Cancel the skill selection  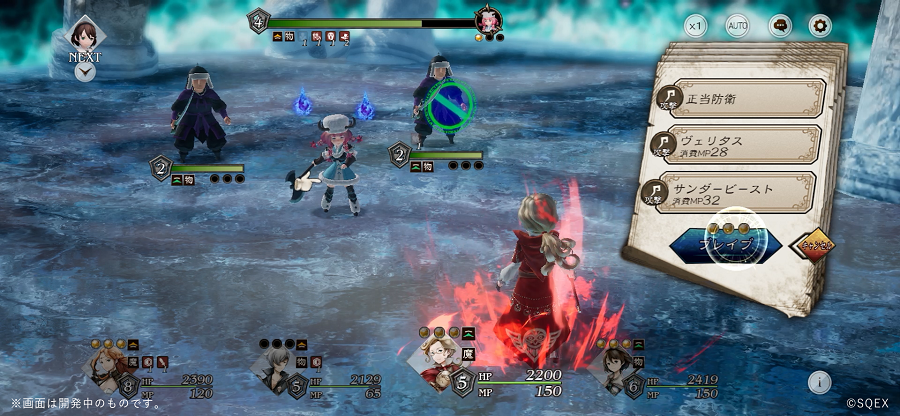pyautogui.click(x=818, y=243)
